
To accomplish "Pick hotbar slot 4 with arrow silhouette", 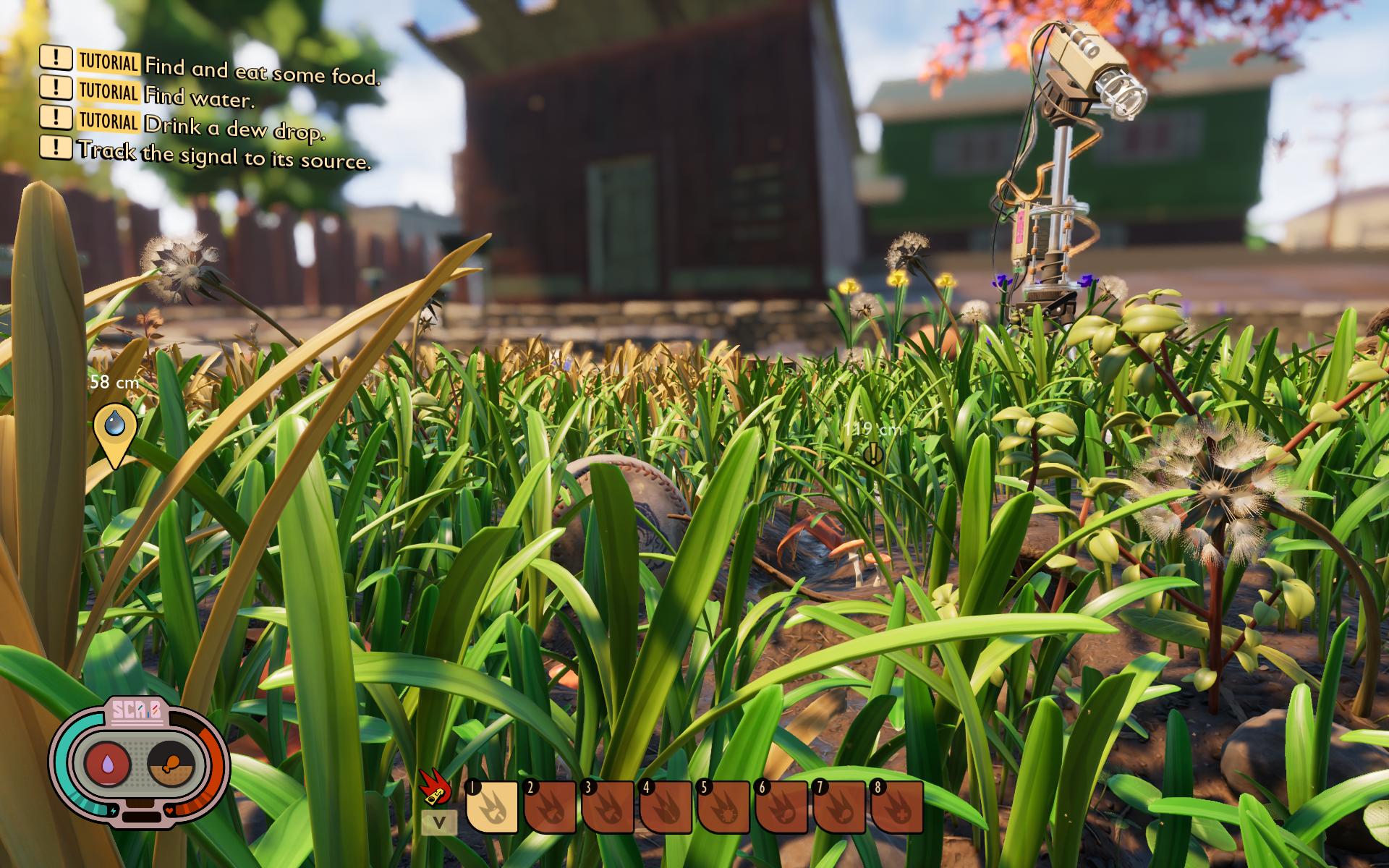I will pos(666,807).
